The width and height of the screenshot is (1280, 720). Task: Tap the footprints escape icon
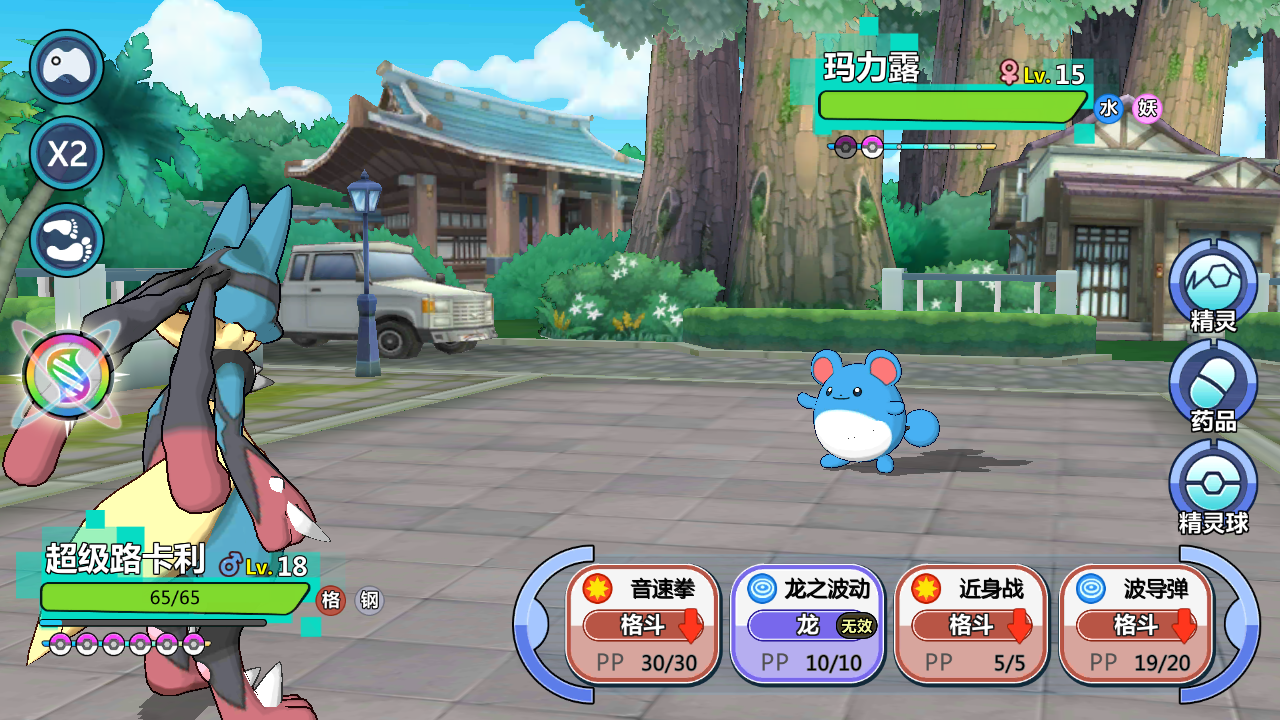[67, 240]
